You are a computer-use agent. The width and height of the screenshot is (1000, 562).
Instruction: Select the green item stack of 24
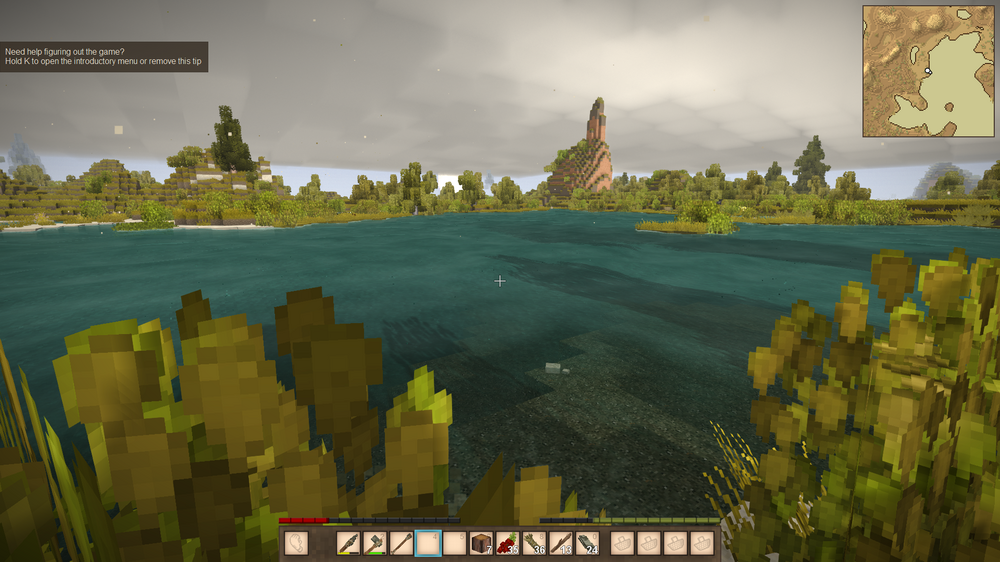click(x=587, y=543)
